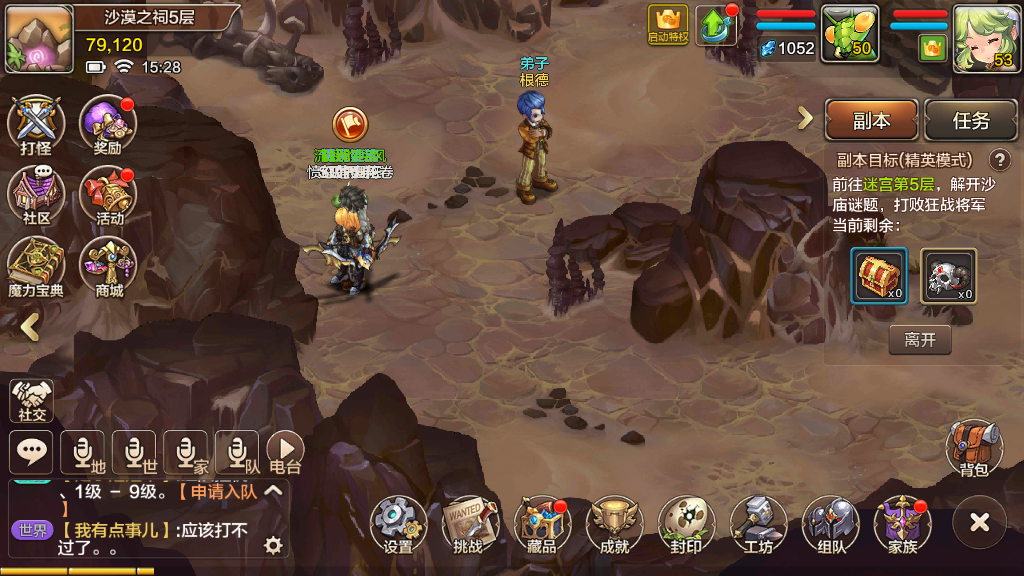Screen dimensions: 1024x576
Task: Open the 成就 achievements menu
Action: click(614, 523)
